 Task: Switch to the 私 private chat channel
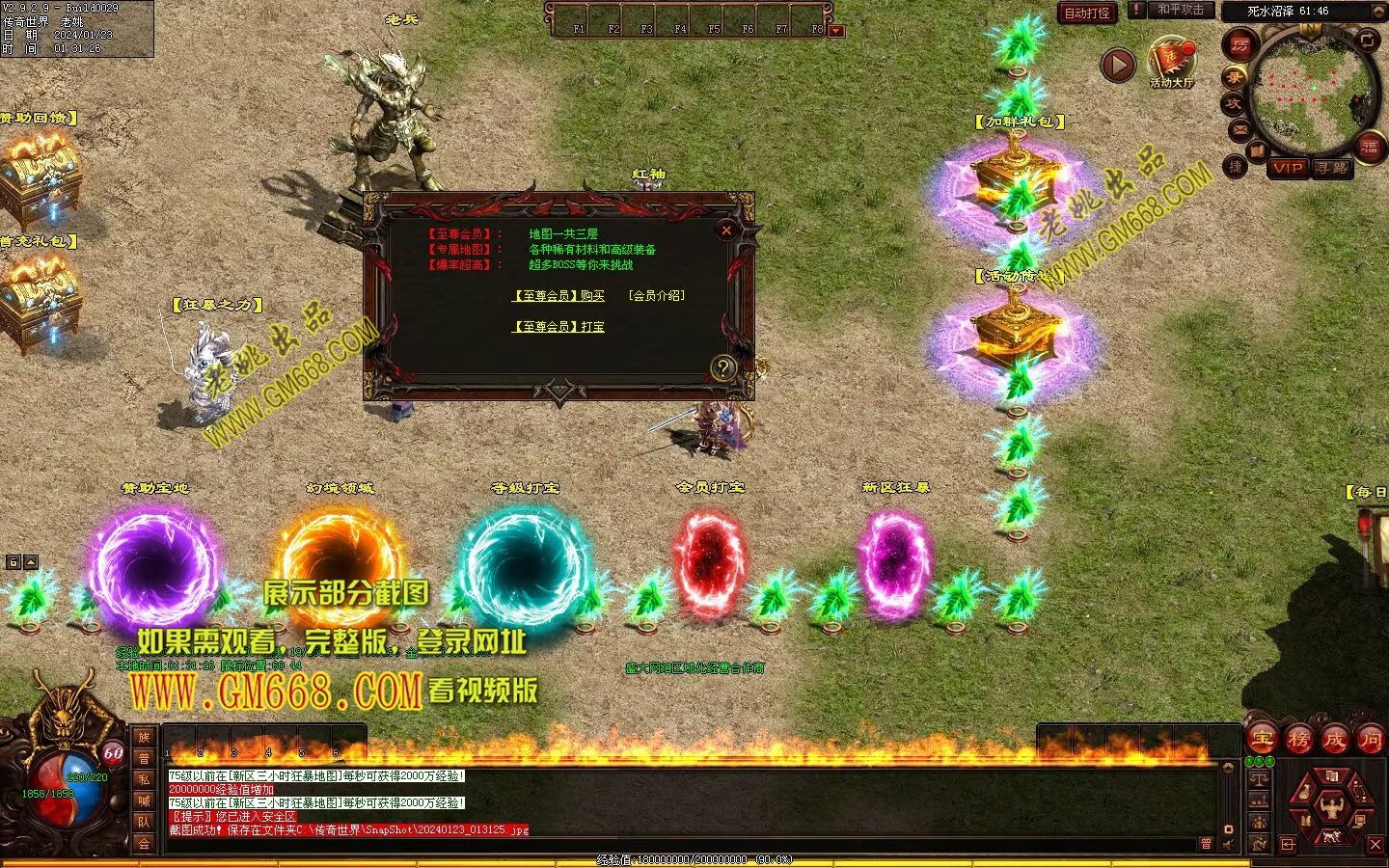(x=144, y=779)
